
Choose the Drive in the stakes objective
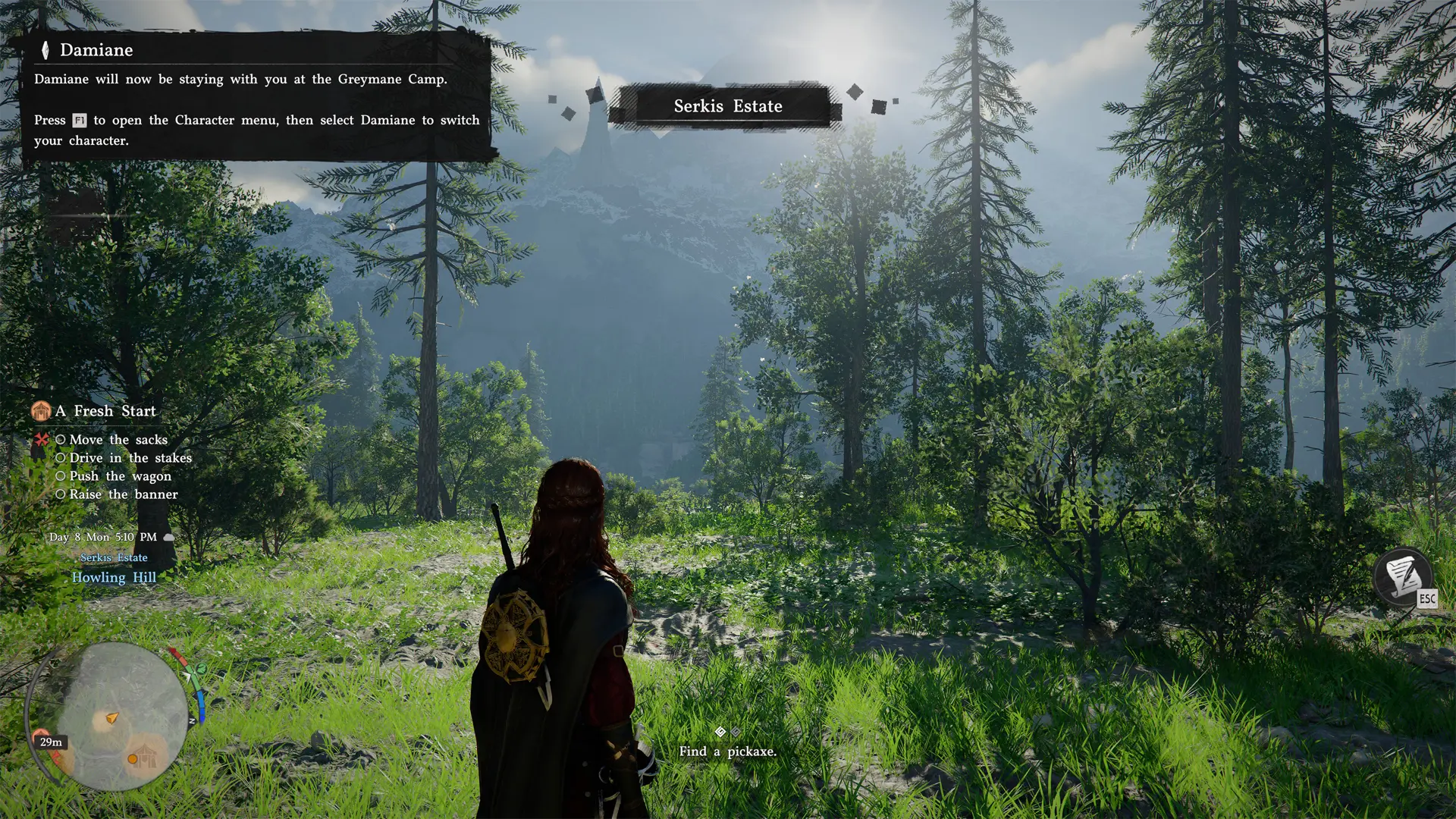pyautogui.click(x=130, y=458)
